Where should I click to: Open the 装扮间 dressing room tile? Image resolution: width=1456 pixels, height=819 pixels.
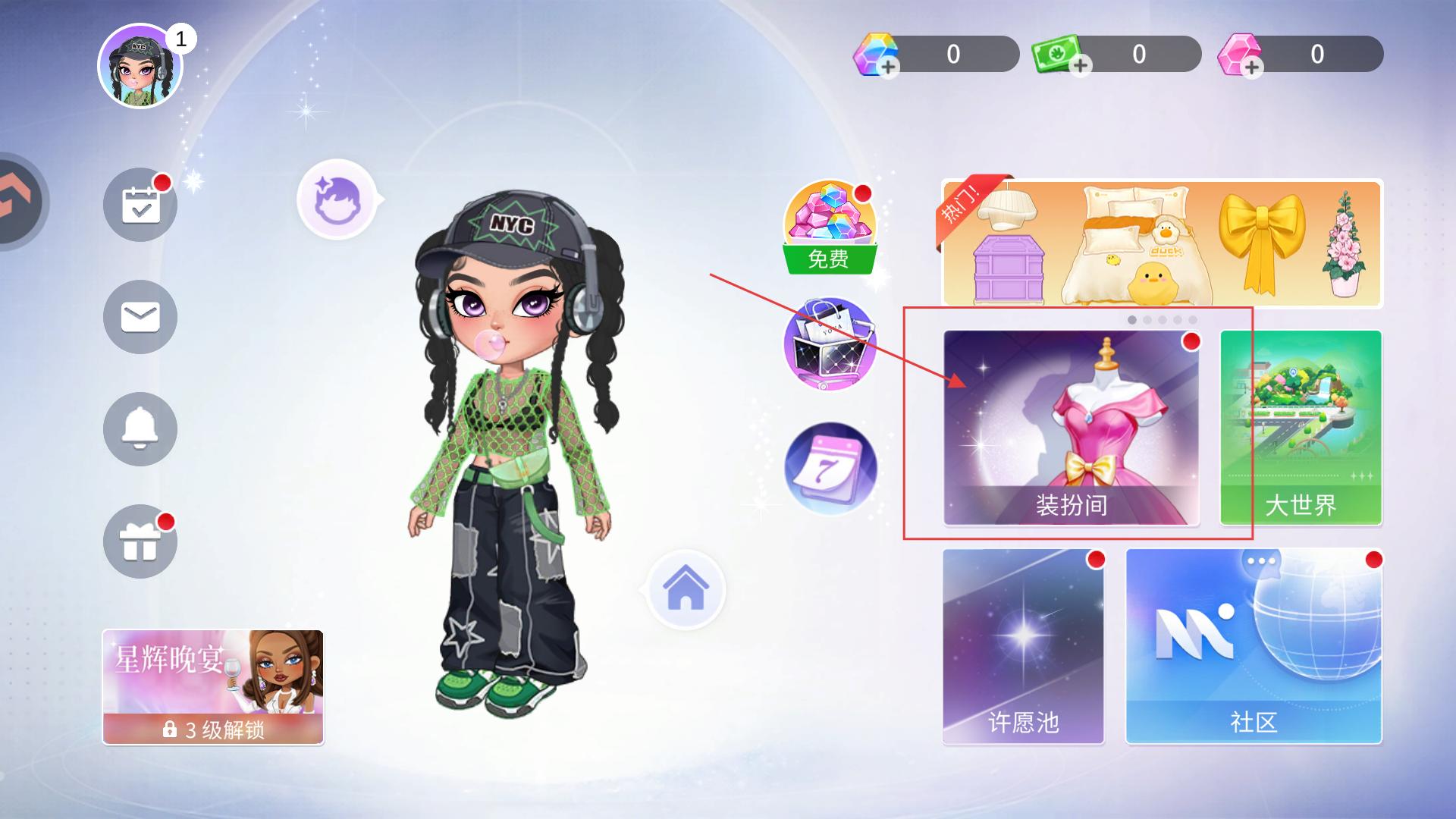point(1071,428)
